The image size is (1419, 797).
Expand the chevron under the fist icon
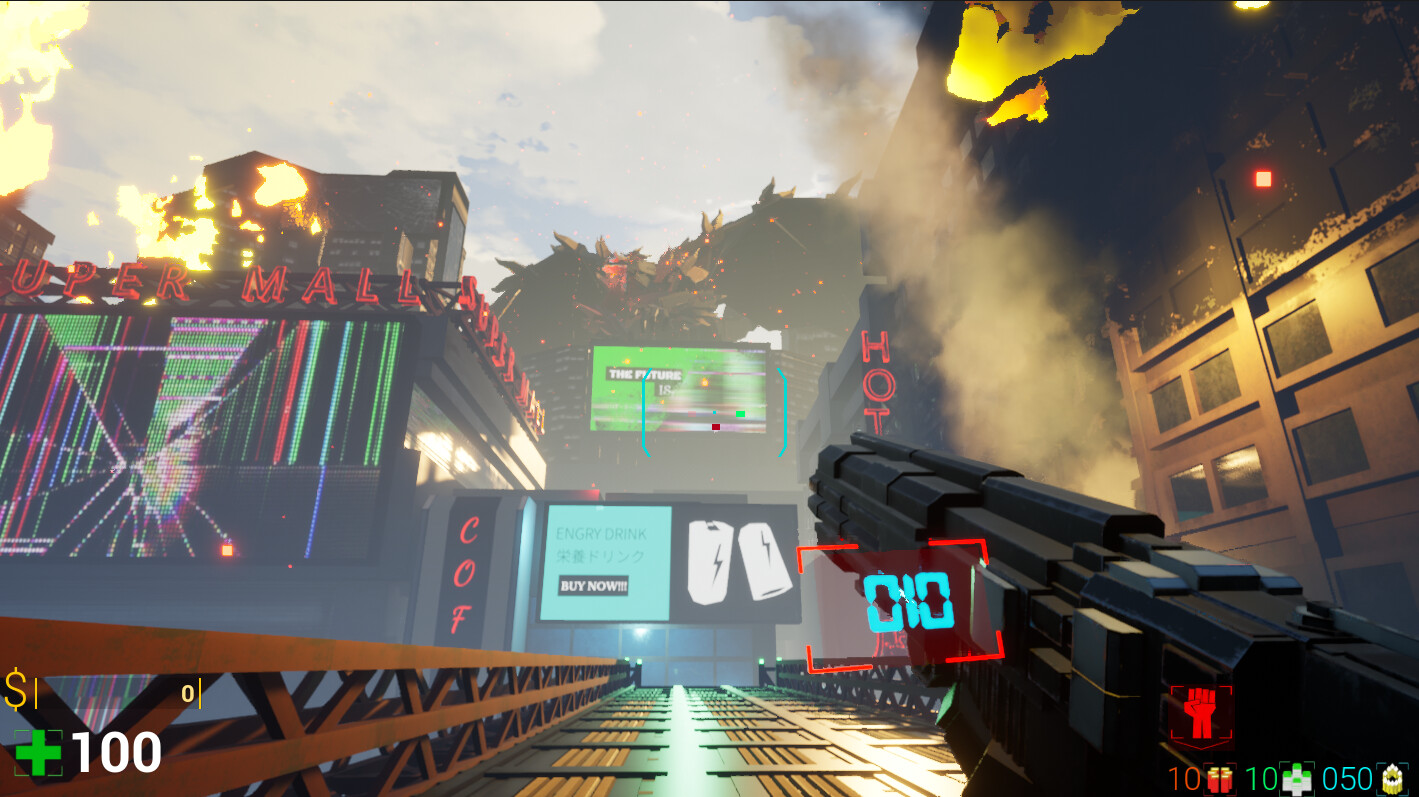(x=1201, y=746)
